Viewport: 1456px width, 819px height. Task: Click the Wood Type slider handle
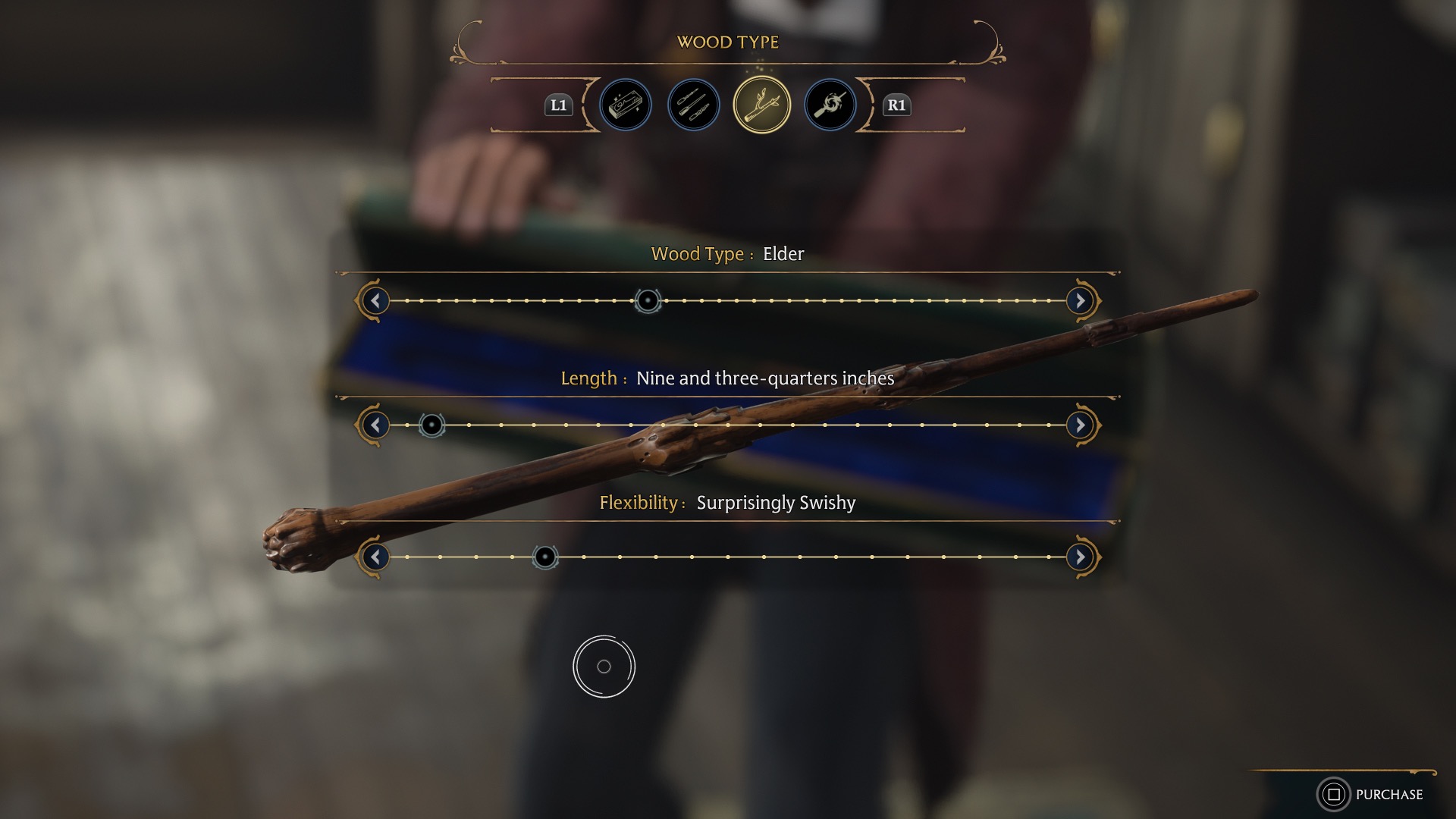coord(648,301)
